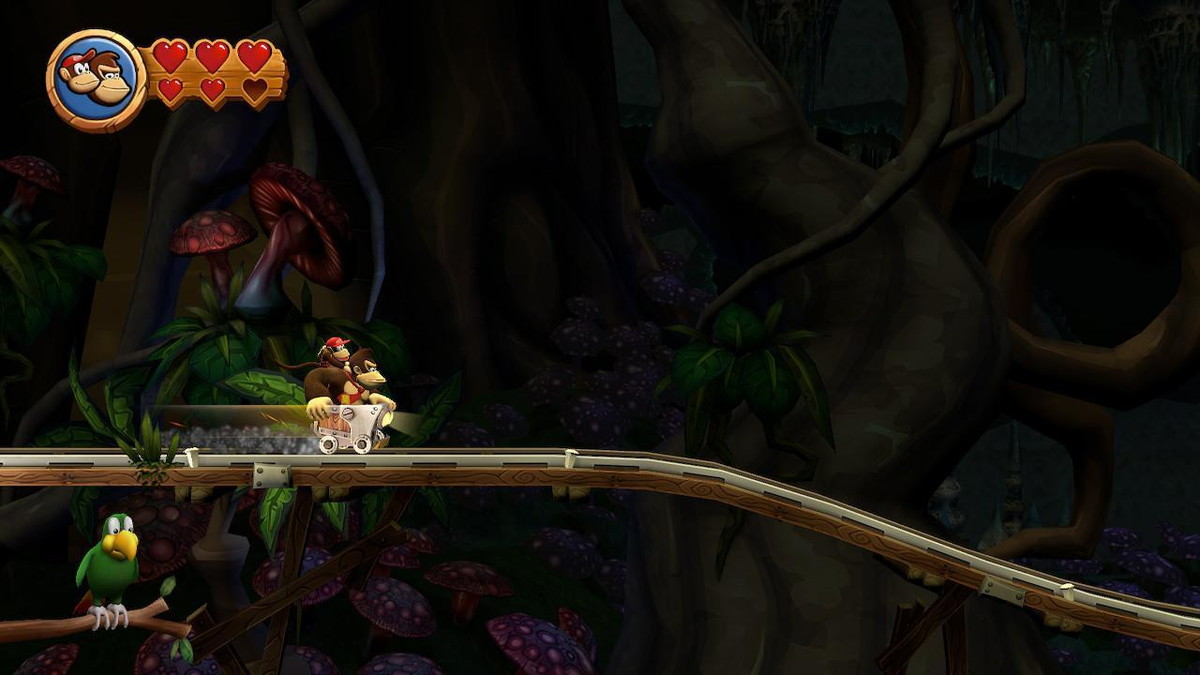The image size is (1200, 675).
Task: Click the Donkey Kong and Diddy portrait badge
Action: click(97, 80)
